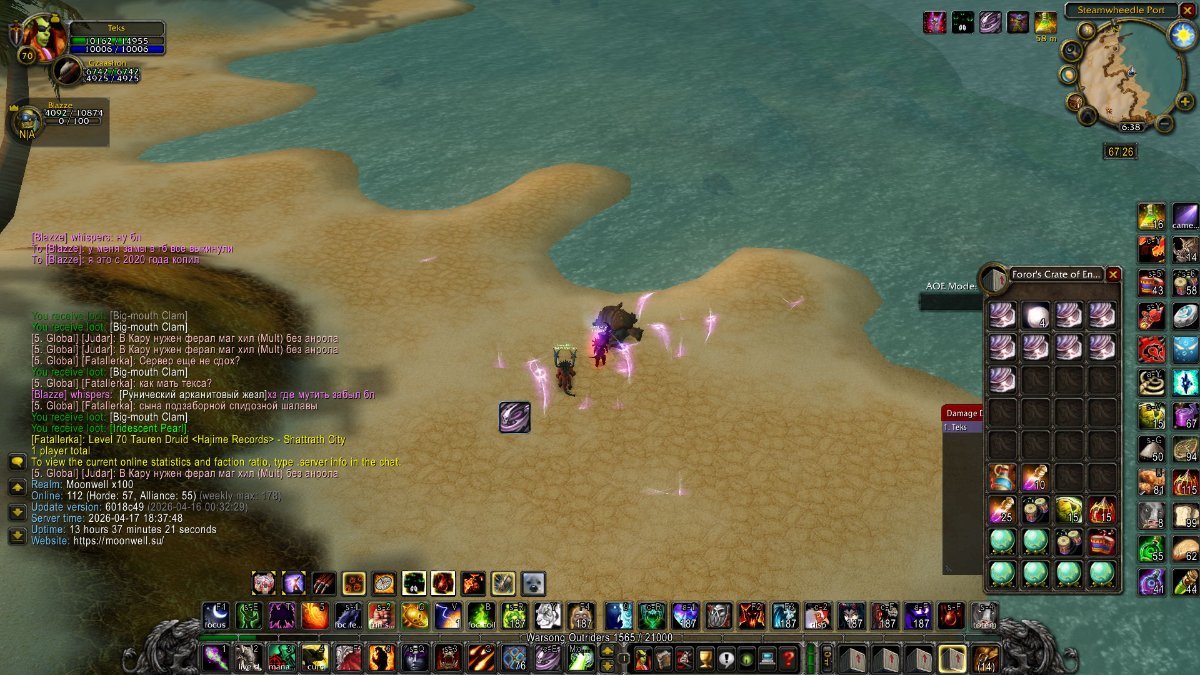Open the chat menu speech bubble button
The width and height of the screenshot is (1200, 675).
click(17, 461)
